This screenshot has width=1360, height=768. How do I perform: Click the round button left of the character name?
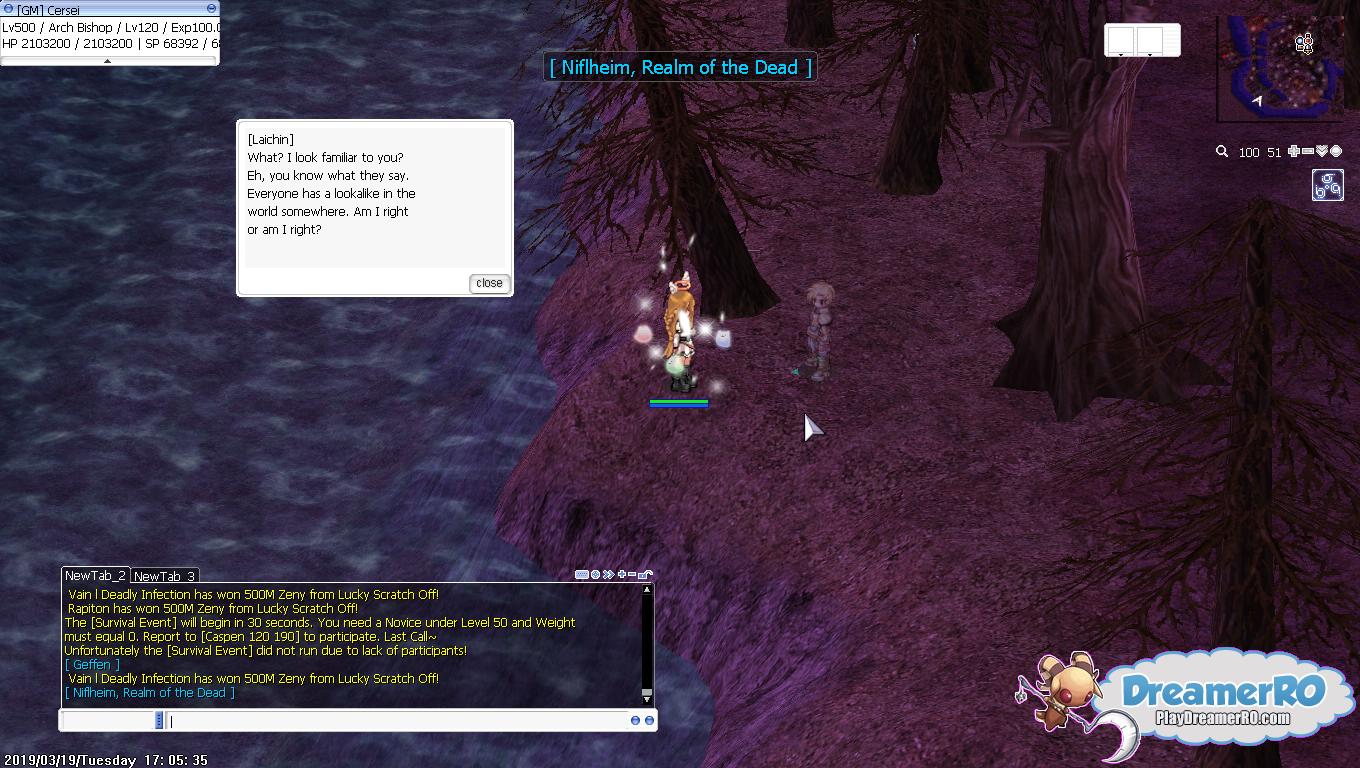tap(8, 9)
